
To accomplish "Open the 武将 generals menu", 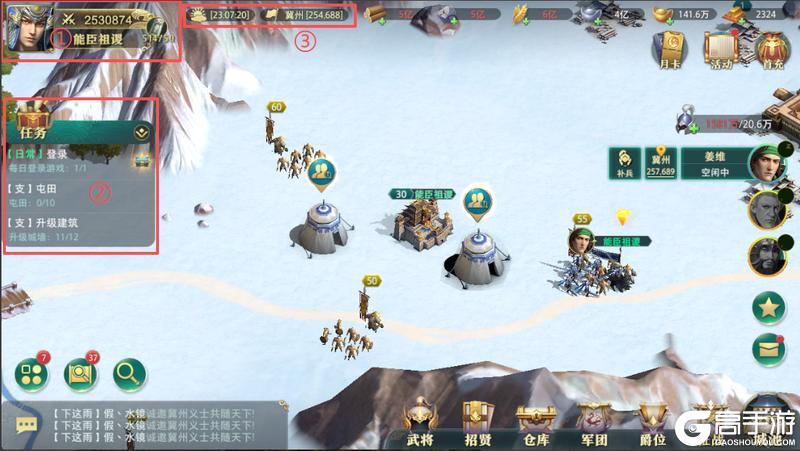I will tap(420, 424).
